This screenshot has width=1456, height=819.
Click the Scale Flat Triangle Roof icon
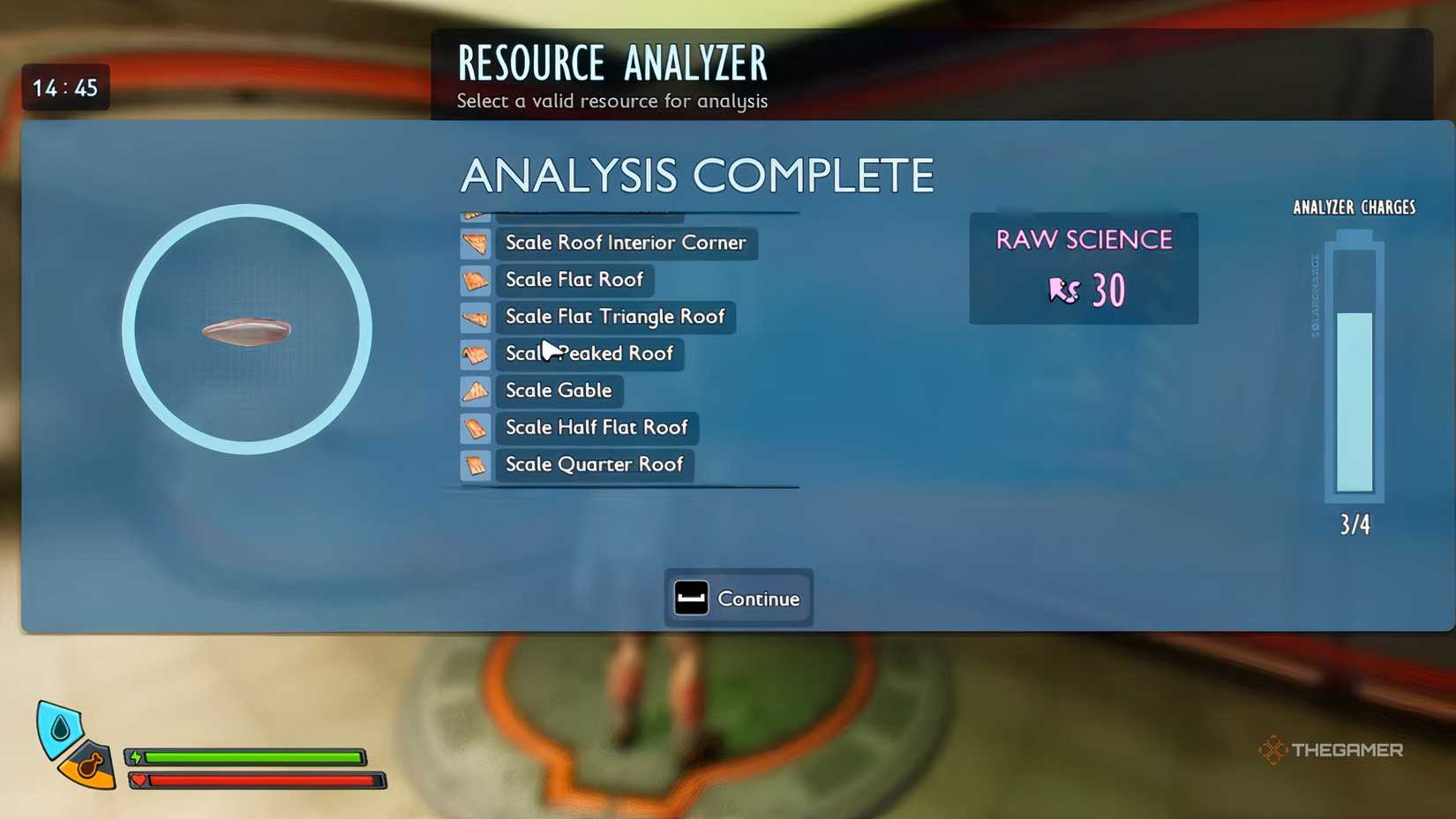click(x=476, y=317)
